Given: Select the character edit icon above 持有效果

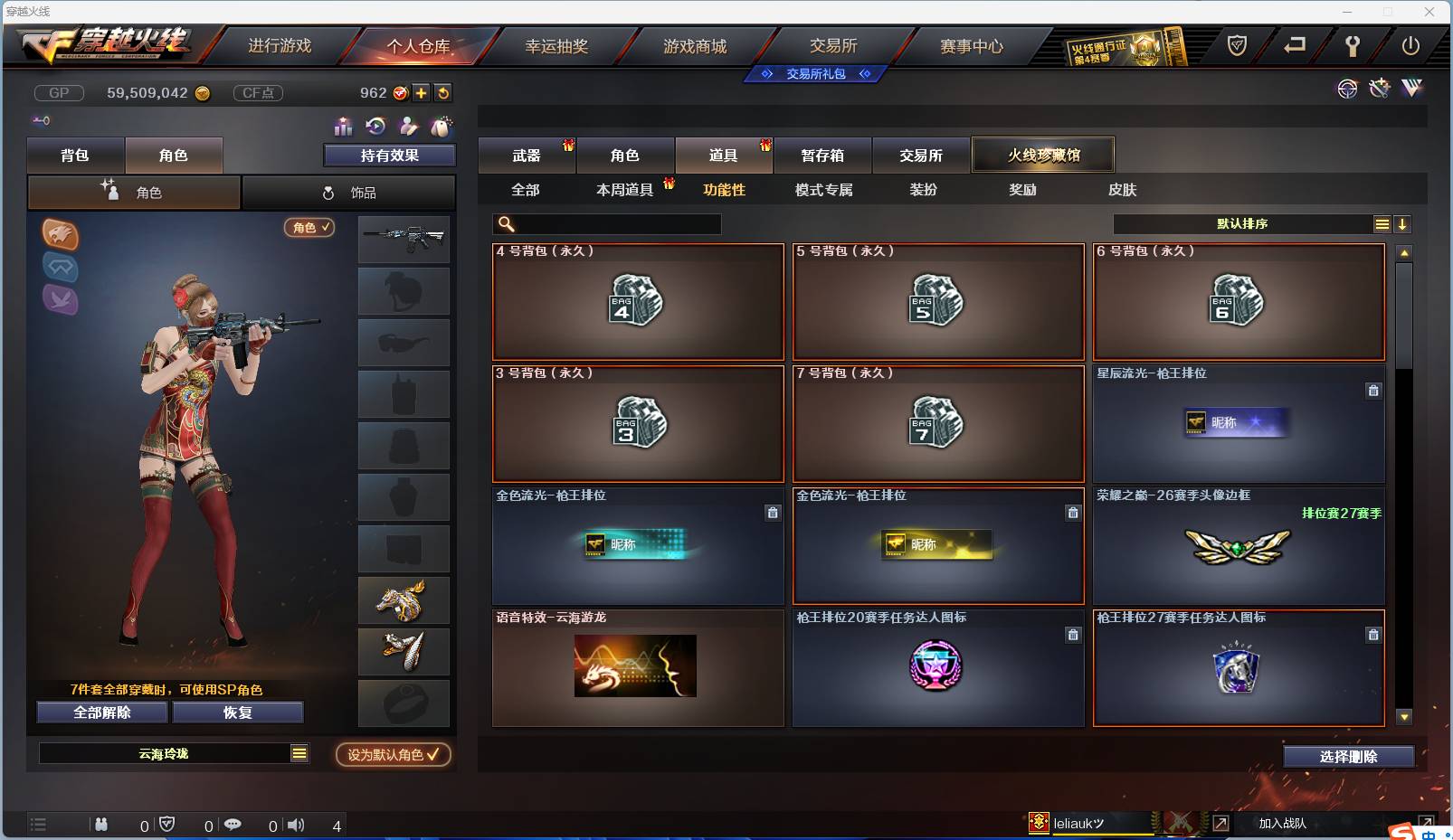Looking at the screenshot, I should pyautogui.click(x=408, y=127).
